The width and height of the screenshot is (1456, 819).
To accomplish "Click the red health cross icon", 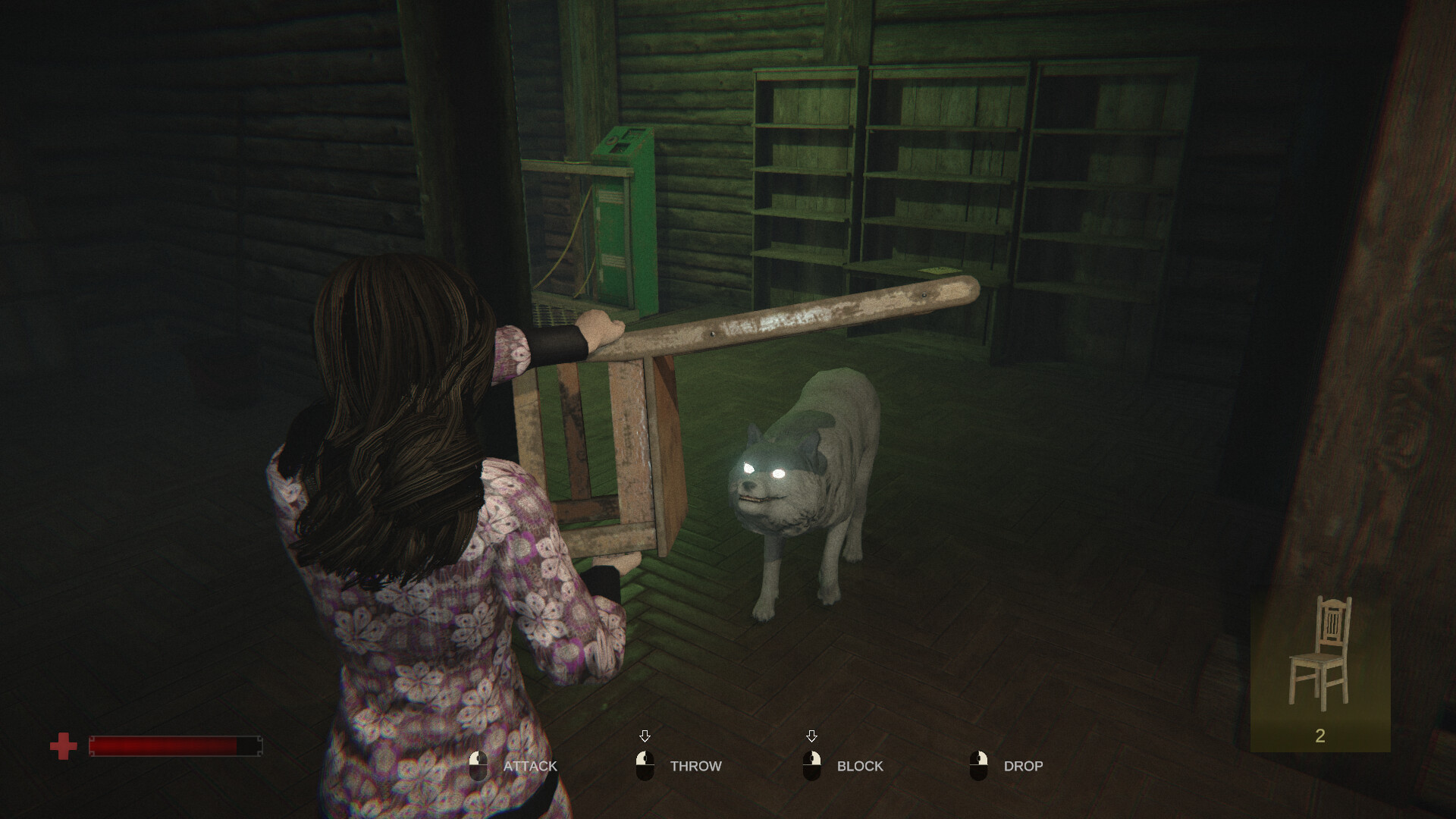I will [x=64, y=745].
